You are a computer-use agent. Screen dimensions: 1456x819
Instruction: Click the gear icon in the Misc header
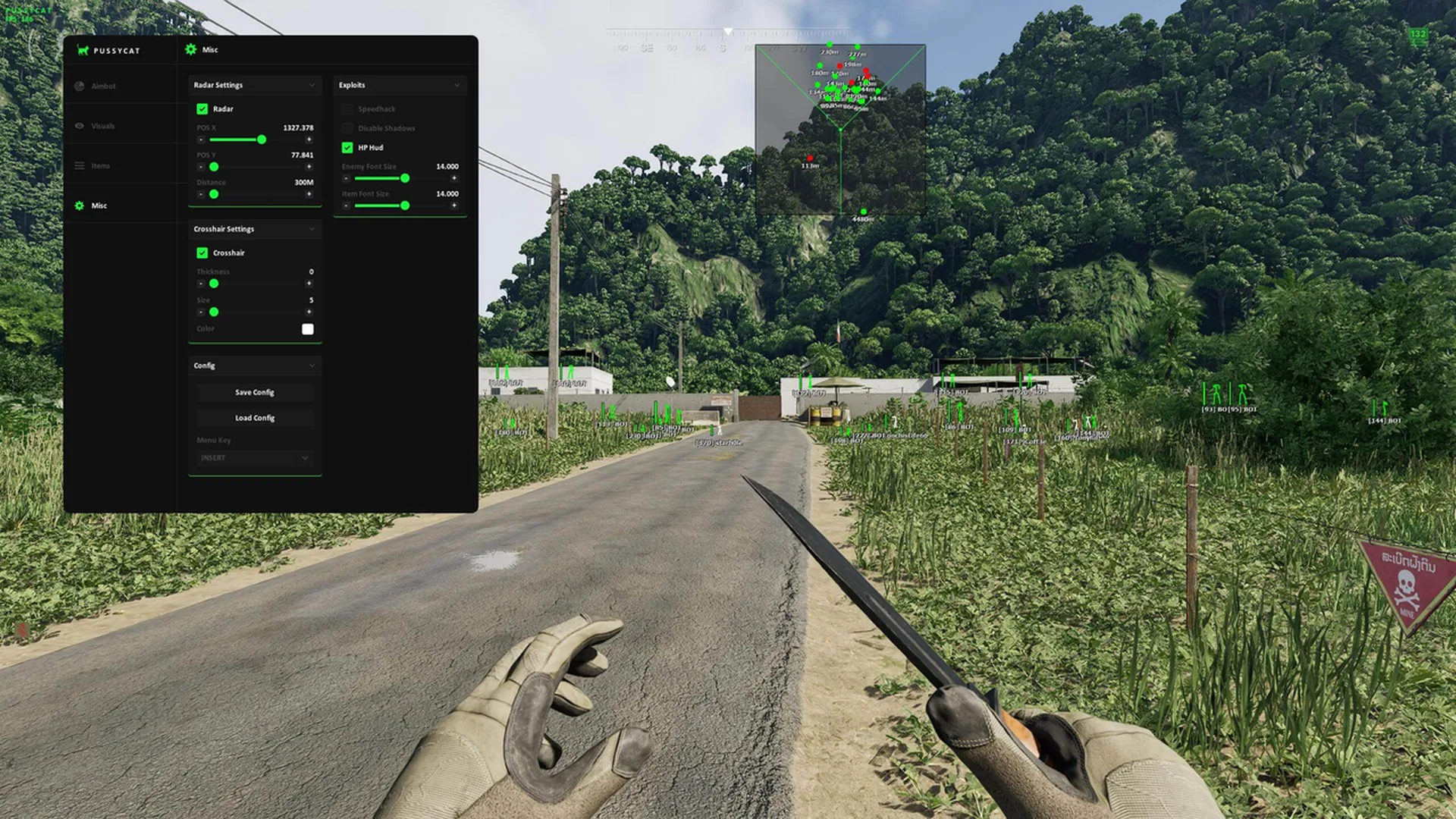pyautogui.click(x=190, y=49)
